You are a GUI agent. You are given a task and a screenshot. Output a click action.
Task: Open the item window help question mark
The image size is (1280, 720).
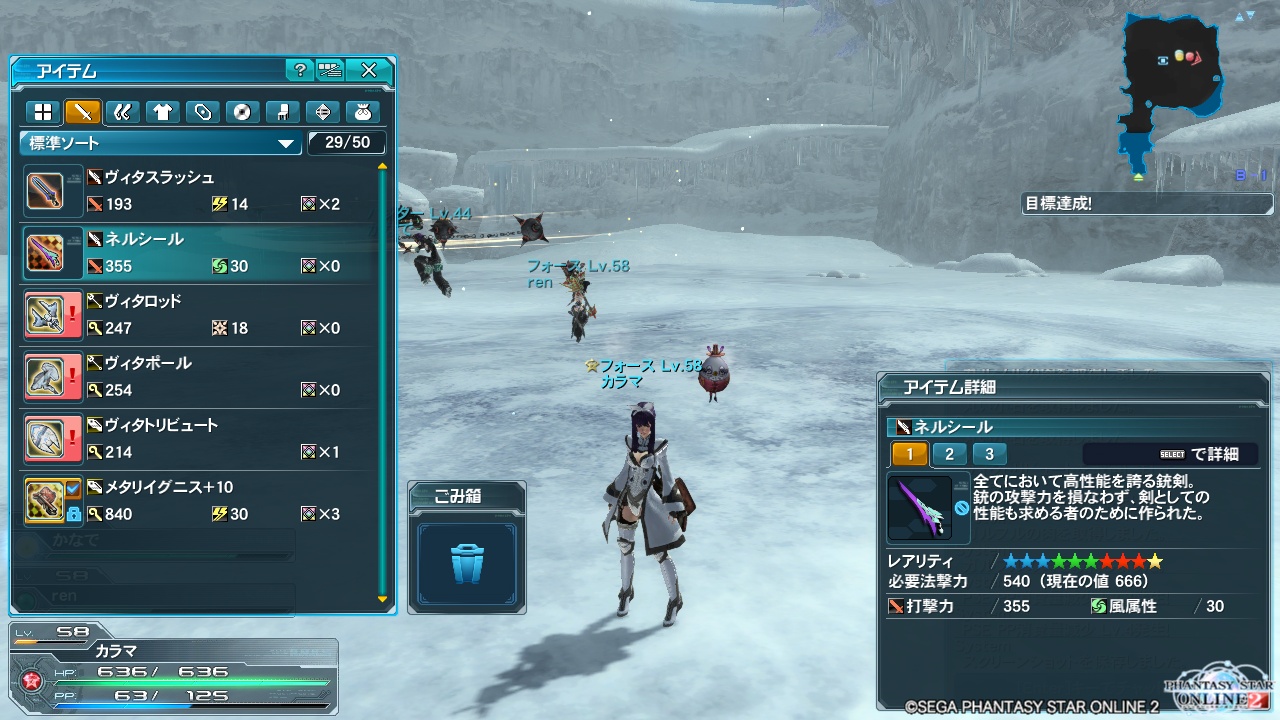pos(300,70)
